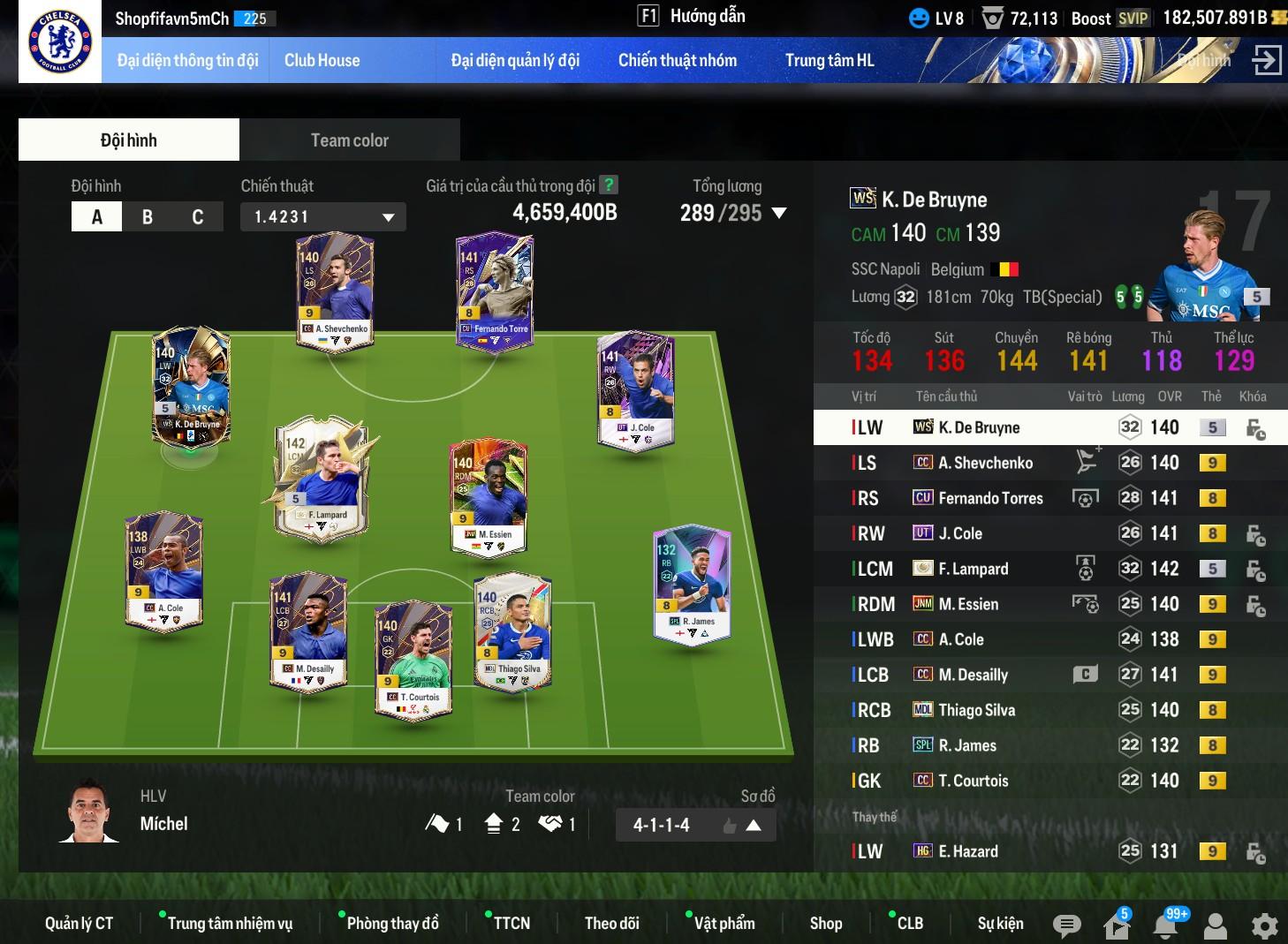Screen dimensions: 1288x944
Task: Open the Chiến thuật 1.4231 dropdown
Action: click(x=322, y=217)
